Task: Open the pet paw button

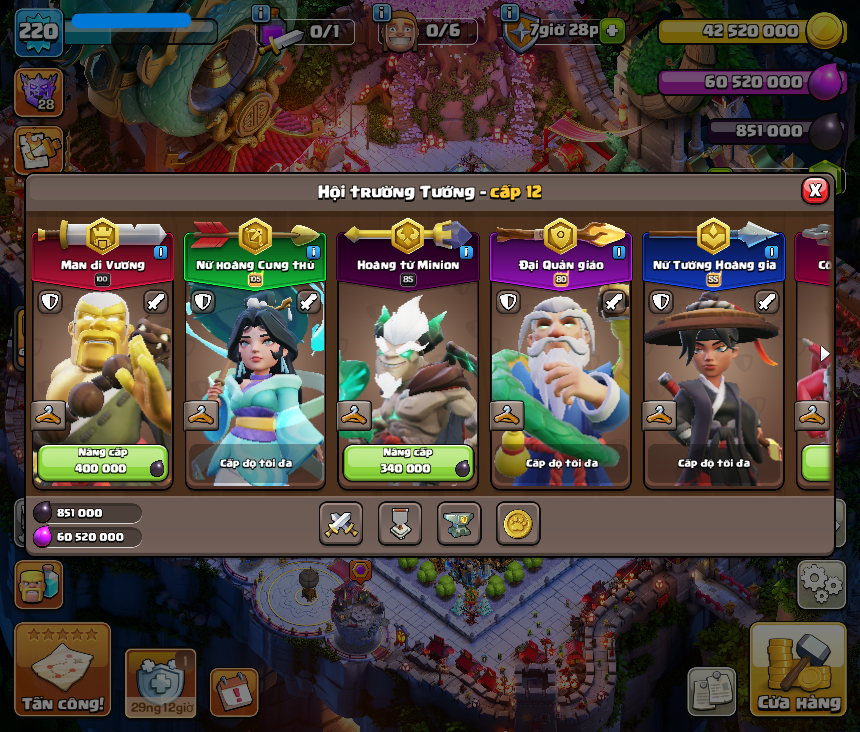Action: tap(518, 523)
